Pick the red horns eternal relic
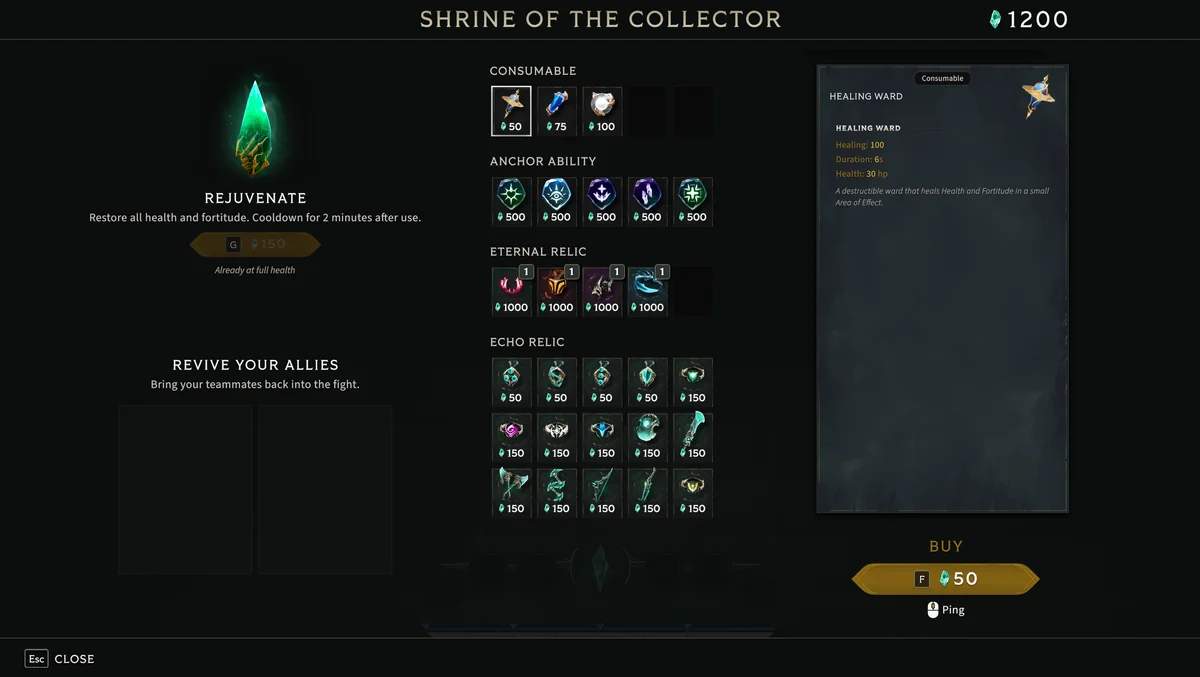Viewport: 1200px width, 677px height. pos(511,291)
